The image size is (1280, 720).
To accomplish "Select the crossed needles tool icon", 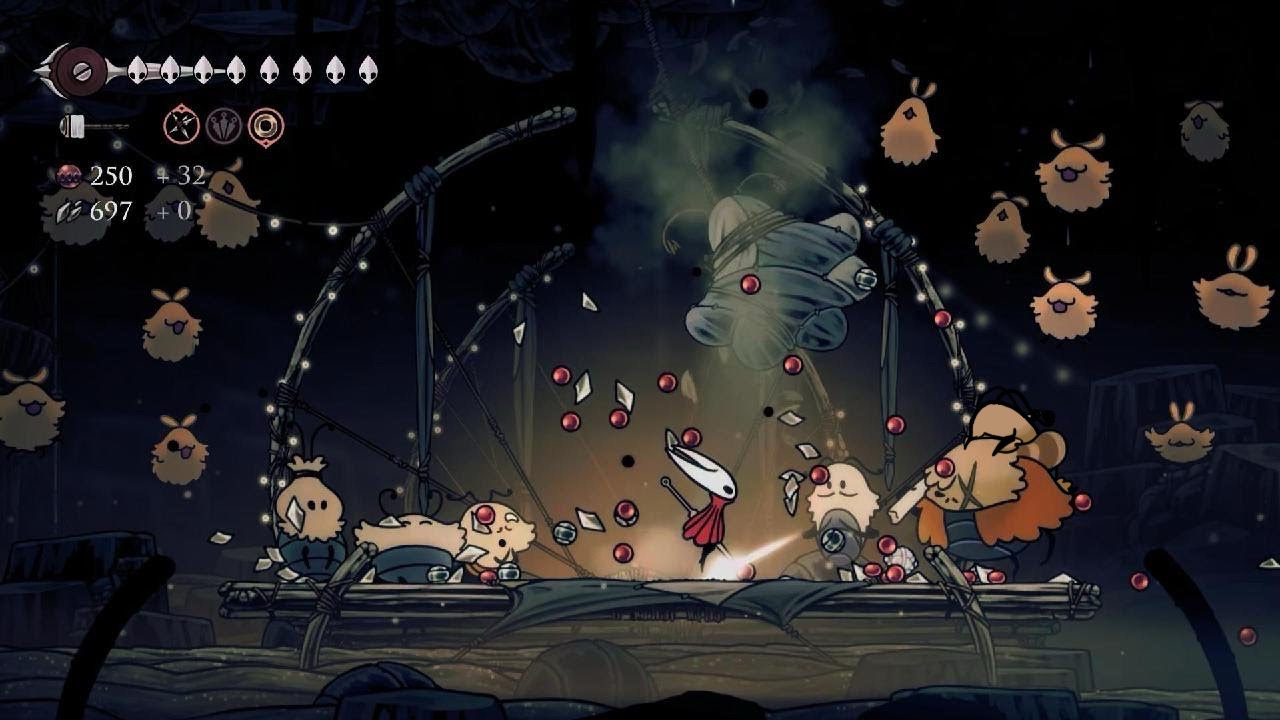I will 181,126.
